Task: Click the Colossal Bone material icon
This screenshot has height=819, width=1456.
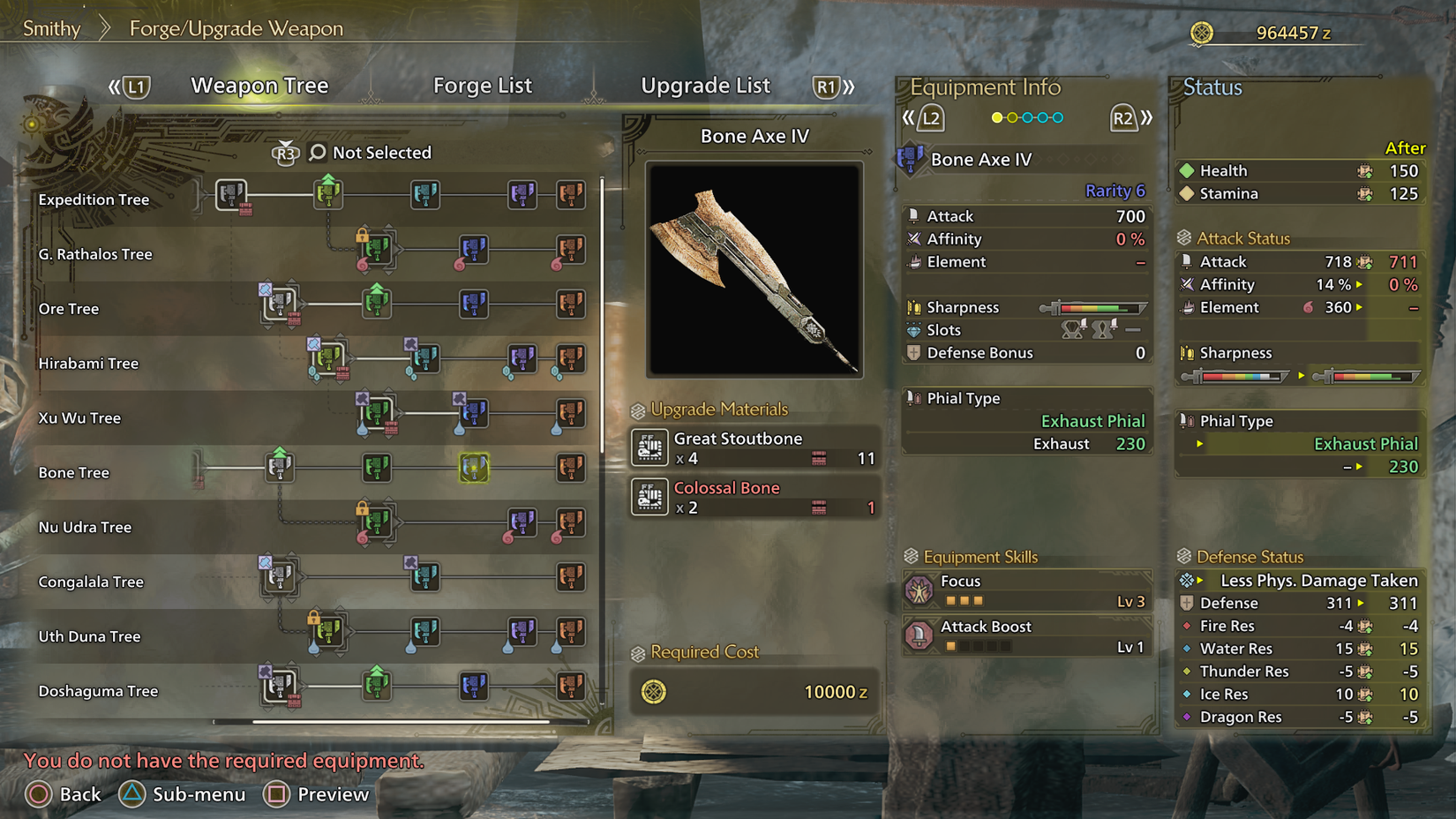Action: point(649,497)
